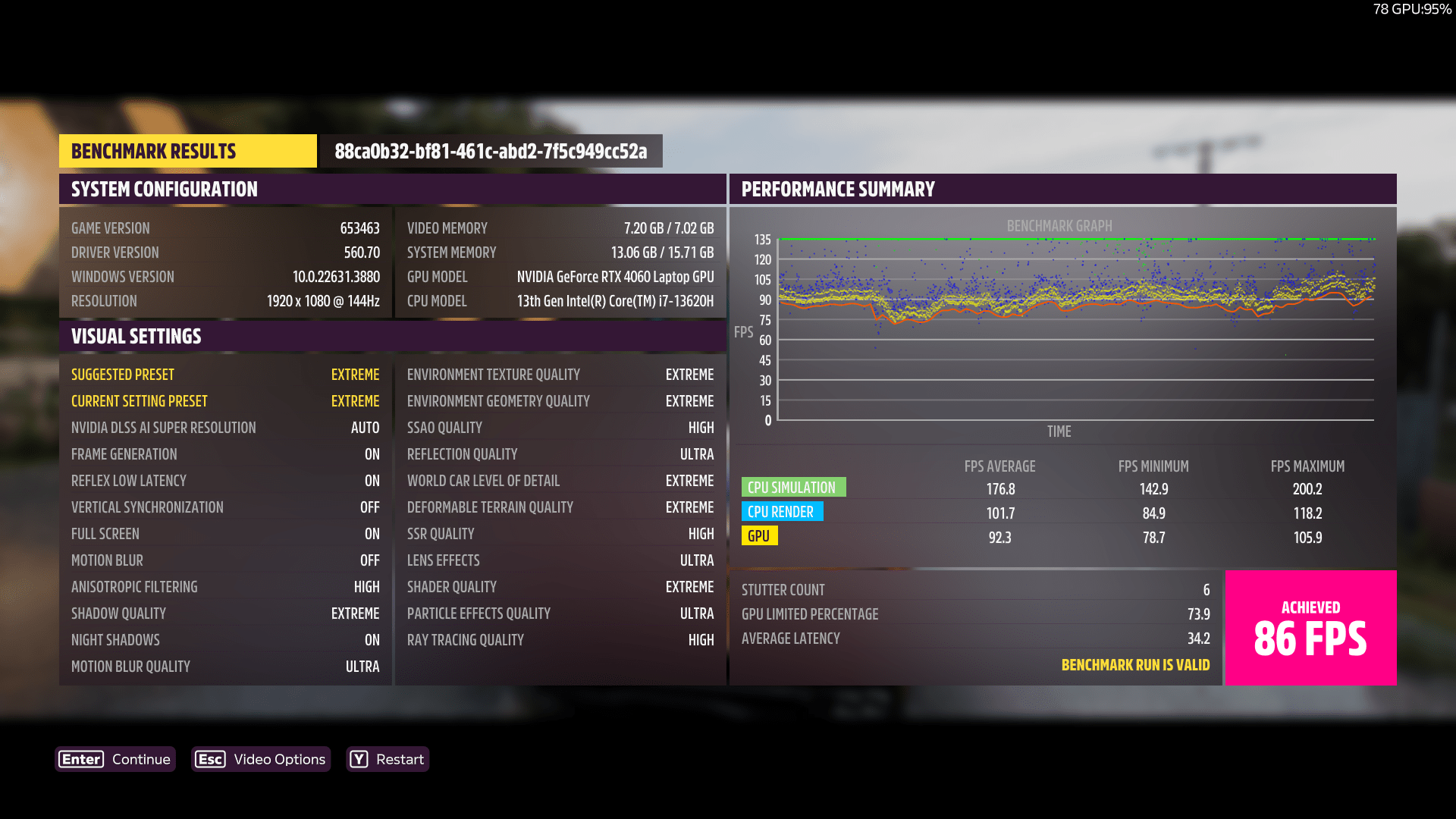The height and width of the screenshot is (819, 1456).
Task: Open Video Options from the results screen
Action: (x=261, y=759)
